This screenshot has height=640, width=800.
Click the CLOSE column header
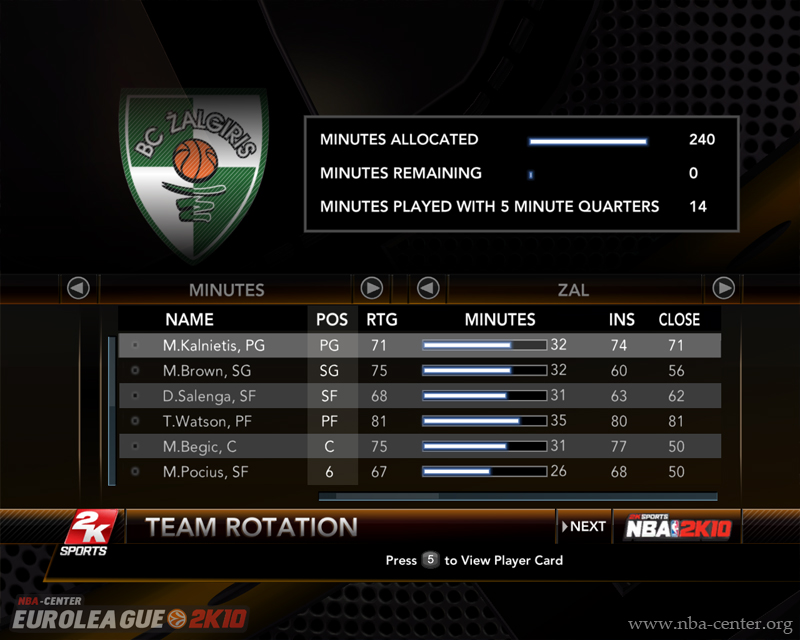pos(679,320)
